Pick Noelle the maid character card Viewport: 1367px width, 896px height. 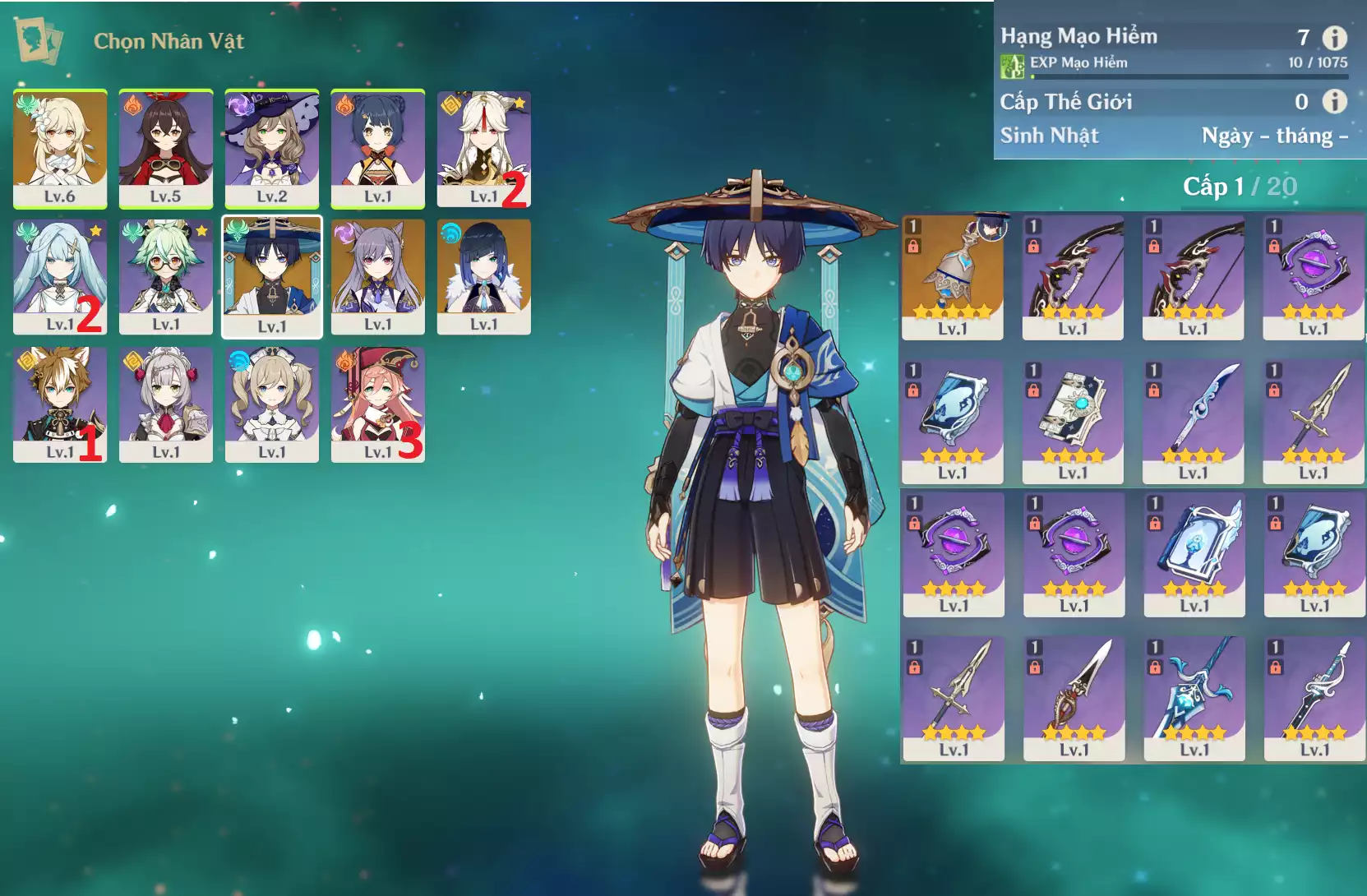click(165, 404)
